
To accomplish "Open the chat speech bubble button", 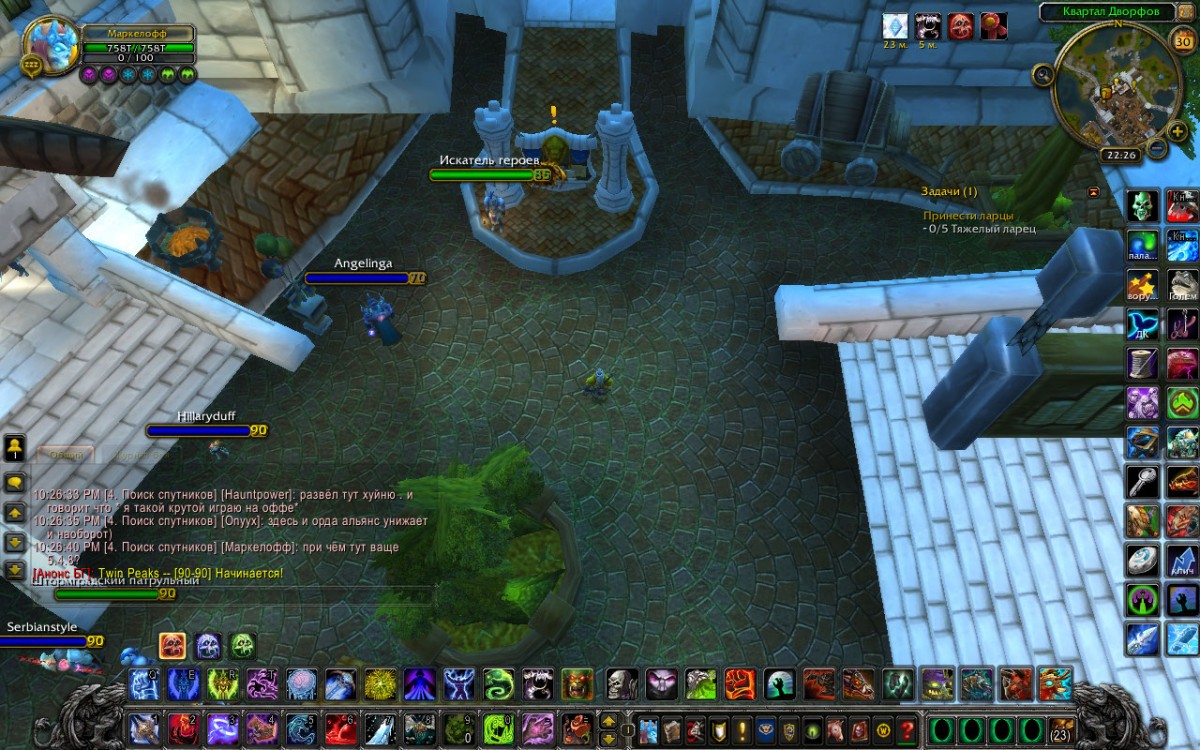I will [15, 482].
